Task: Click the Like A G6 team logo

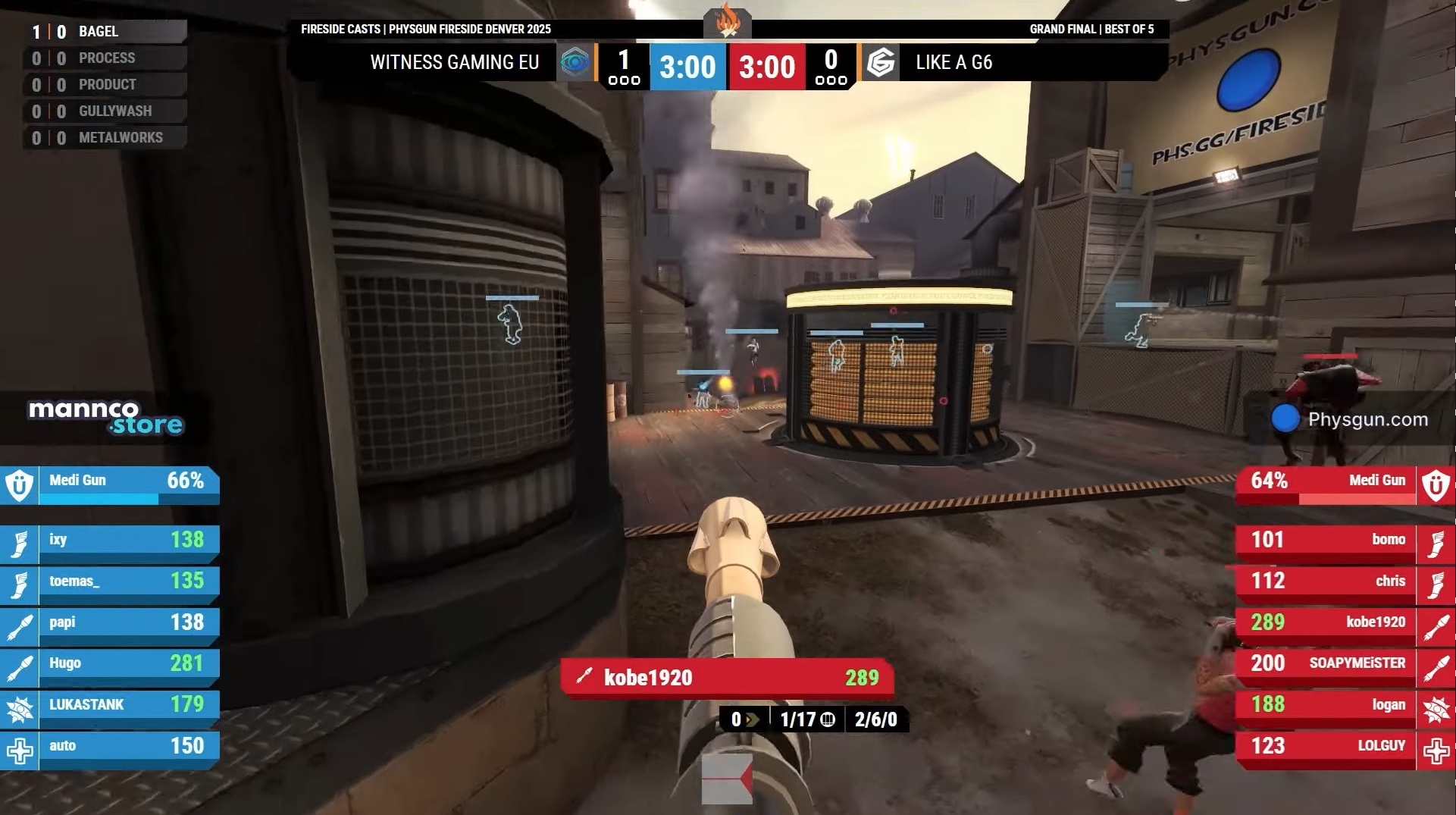Action: pos(881,62)
